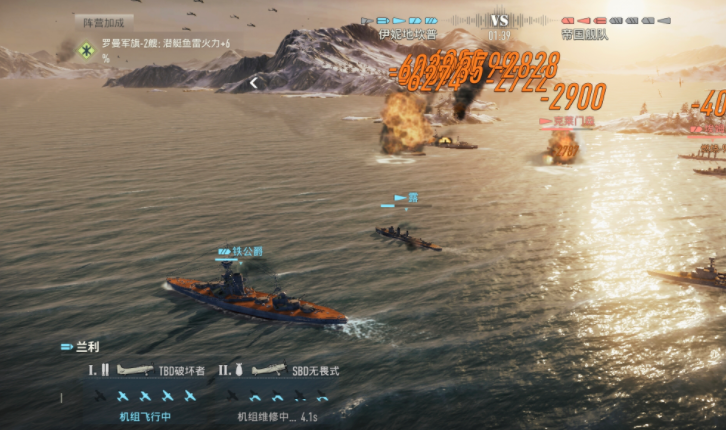Open the 阵营加成 faction bonus panel

click(x=103, y=21)
